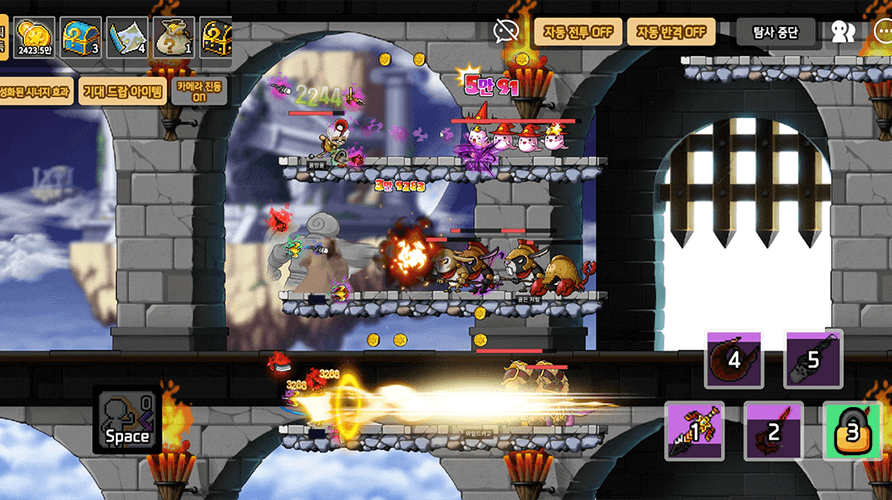
Task: Open the mystery sack item slot
Action: coord(174,40)
